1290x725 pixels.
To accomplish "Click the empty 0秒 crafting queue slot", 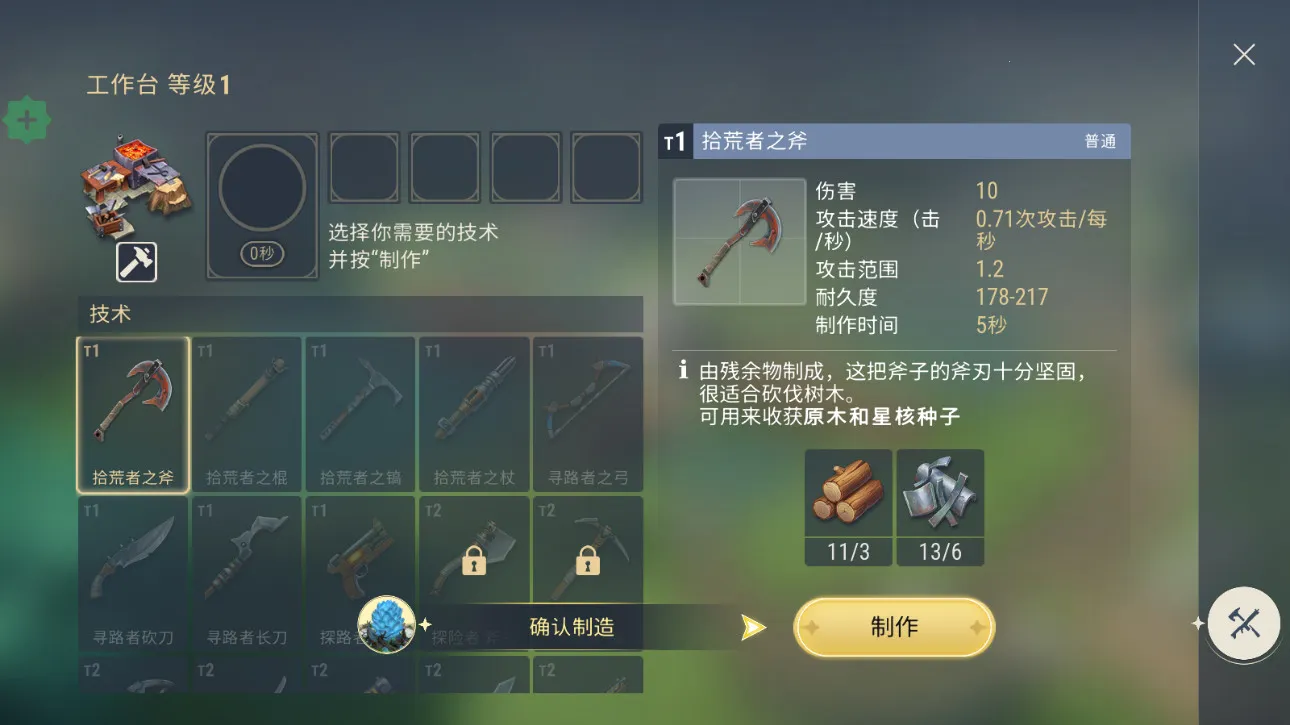I will tap(262, 205).
